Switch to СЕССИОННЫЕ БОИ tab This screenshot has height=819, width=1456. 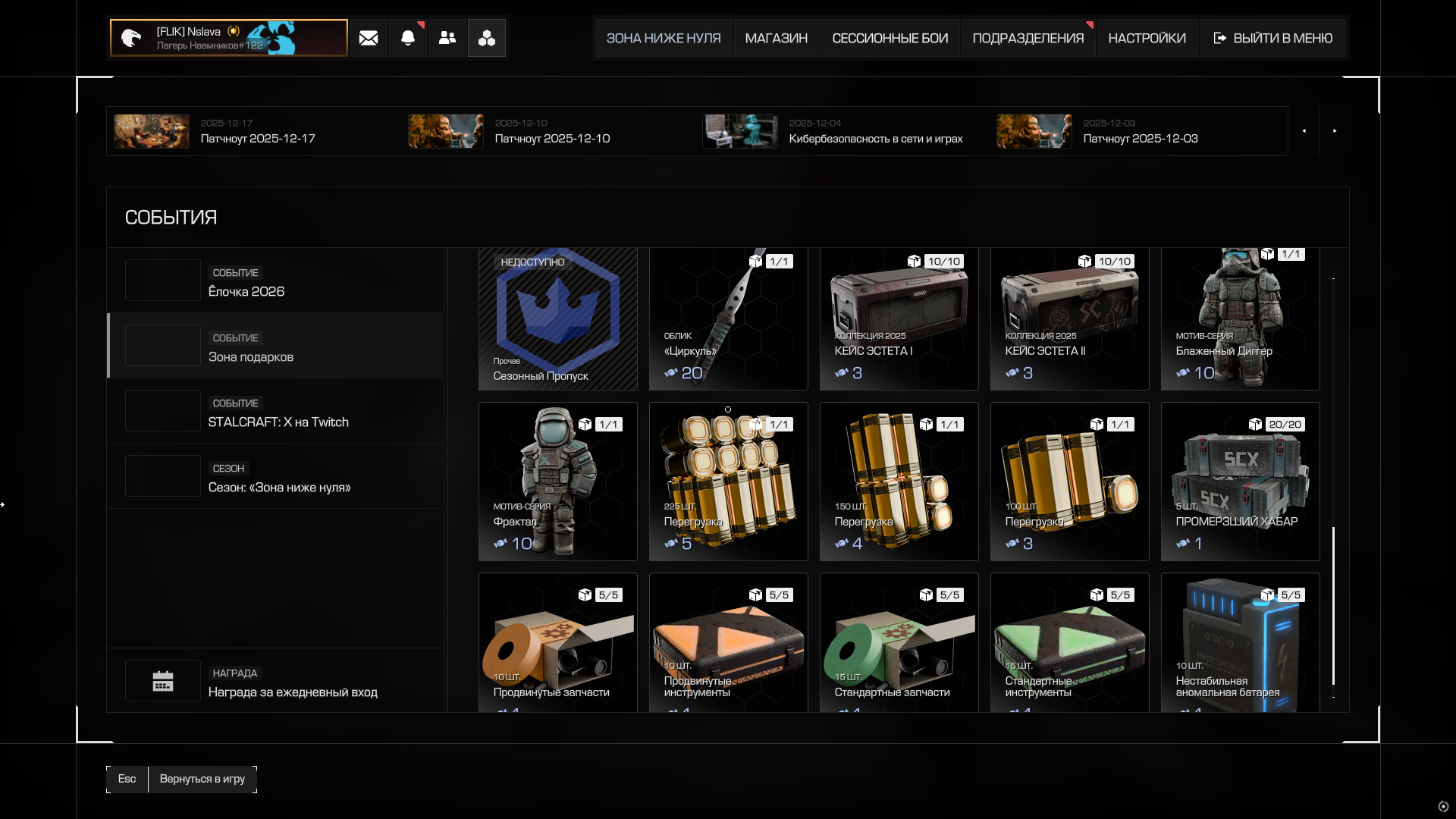click(x=890, y=38)
